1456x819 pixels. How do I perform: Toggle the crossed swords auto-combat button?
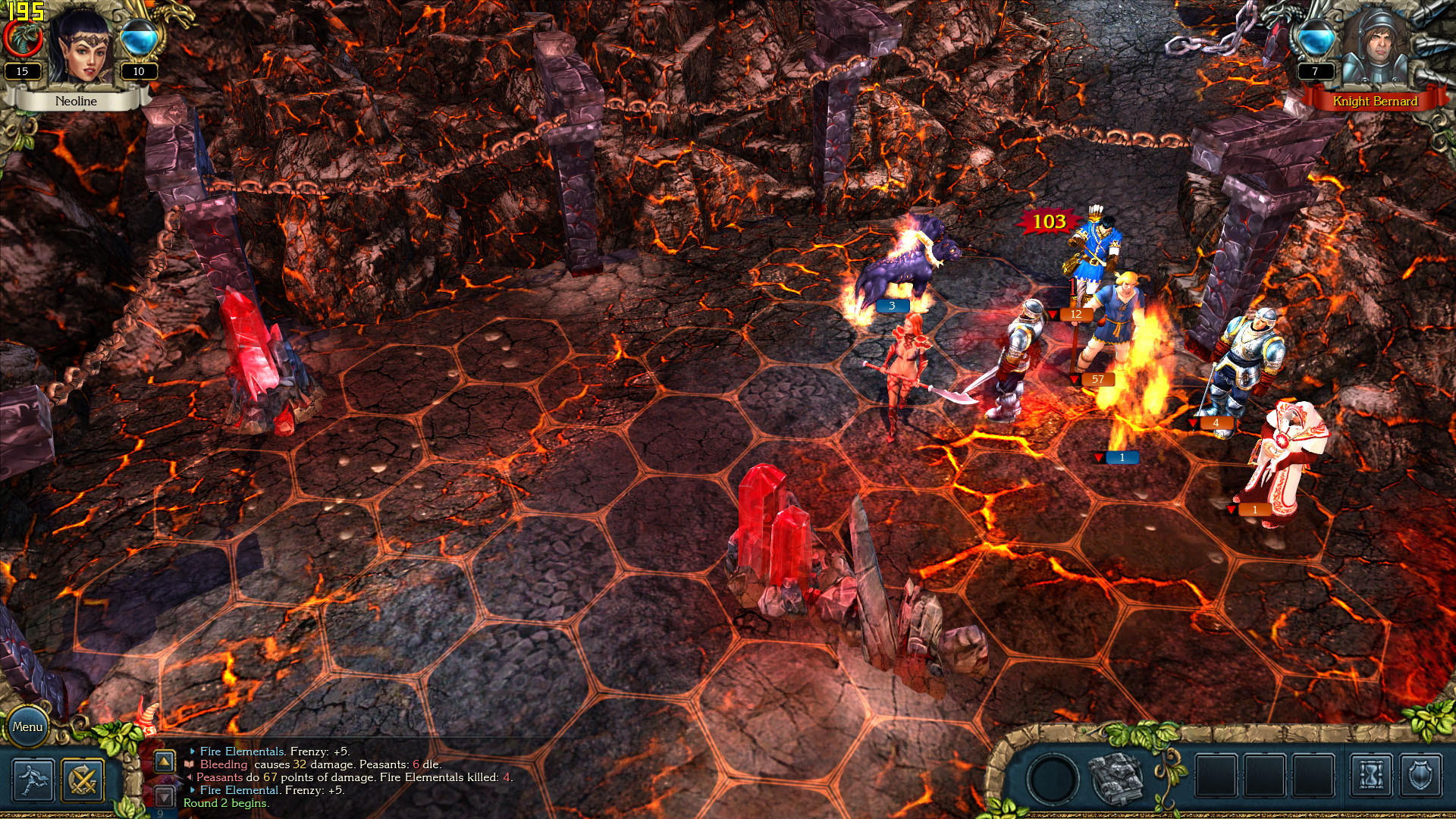83,780
